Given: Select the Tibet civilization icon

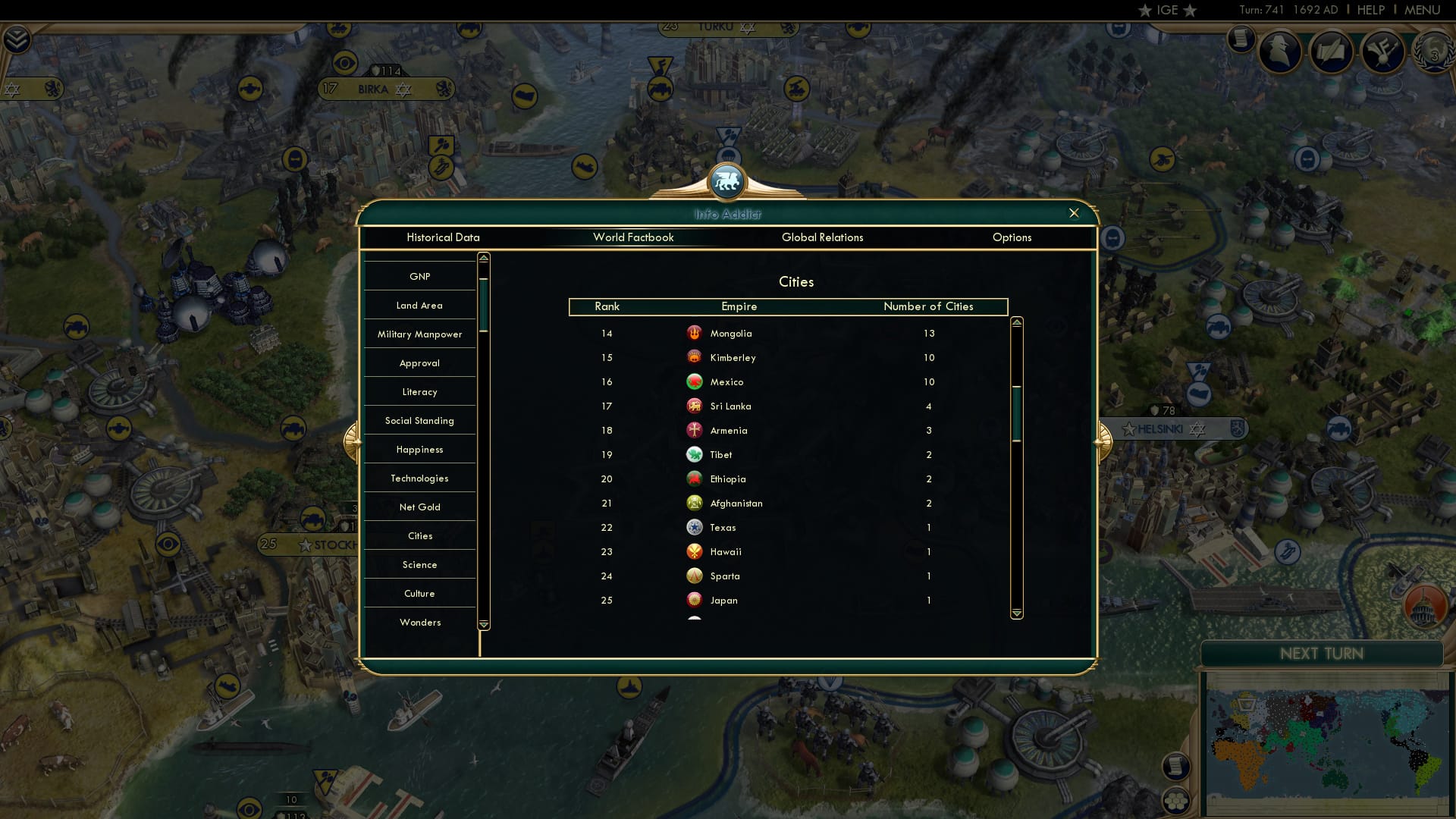Looking at the screenshot, I should point(695,454).
